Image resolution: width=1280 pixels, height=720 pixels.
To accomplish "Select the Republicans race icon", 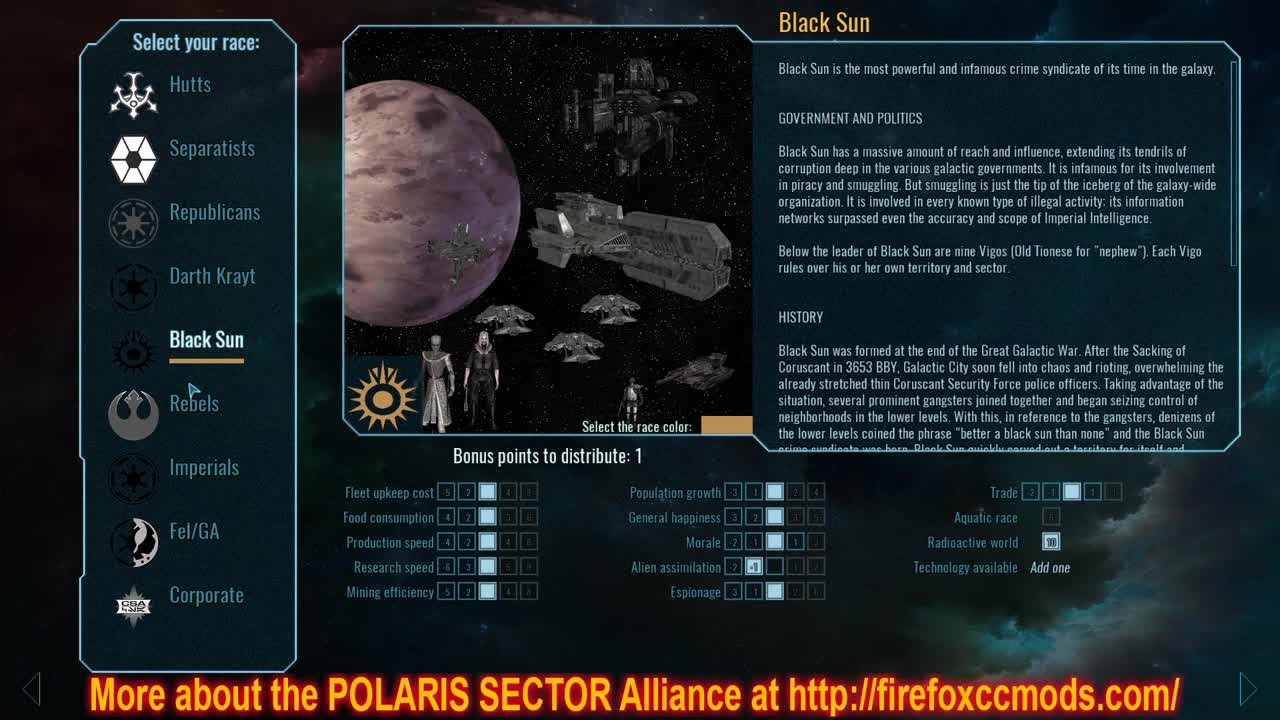I will pyautogui.click(x=133, y=223).
